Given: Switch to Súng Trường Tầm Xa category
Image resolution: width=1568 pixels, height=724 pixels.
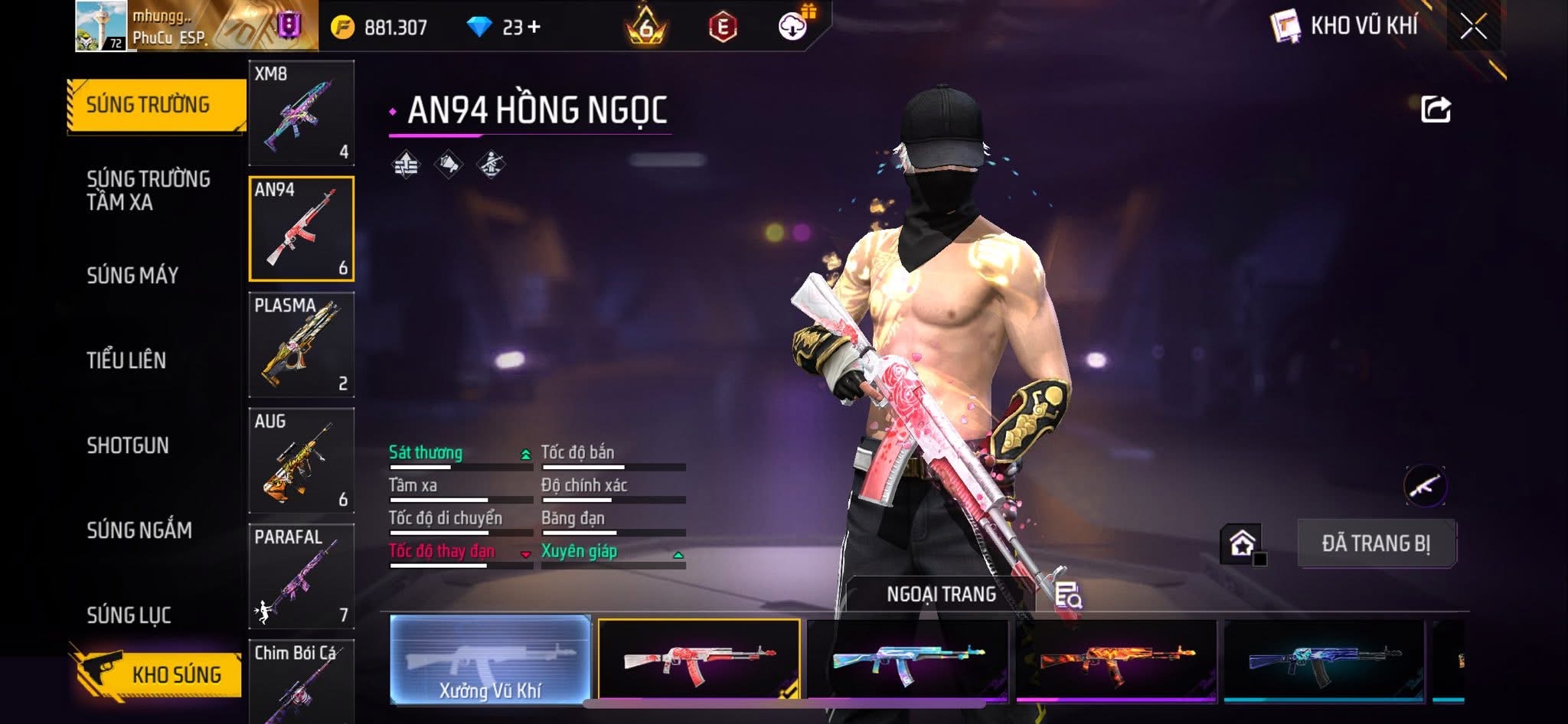Looking at the screenshot, I should [x=149, y=191].
